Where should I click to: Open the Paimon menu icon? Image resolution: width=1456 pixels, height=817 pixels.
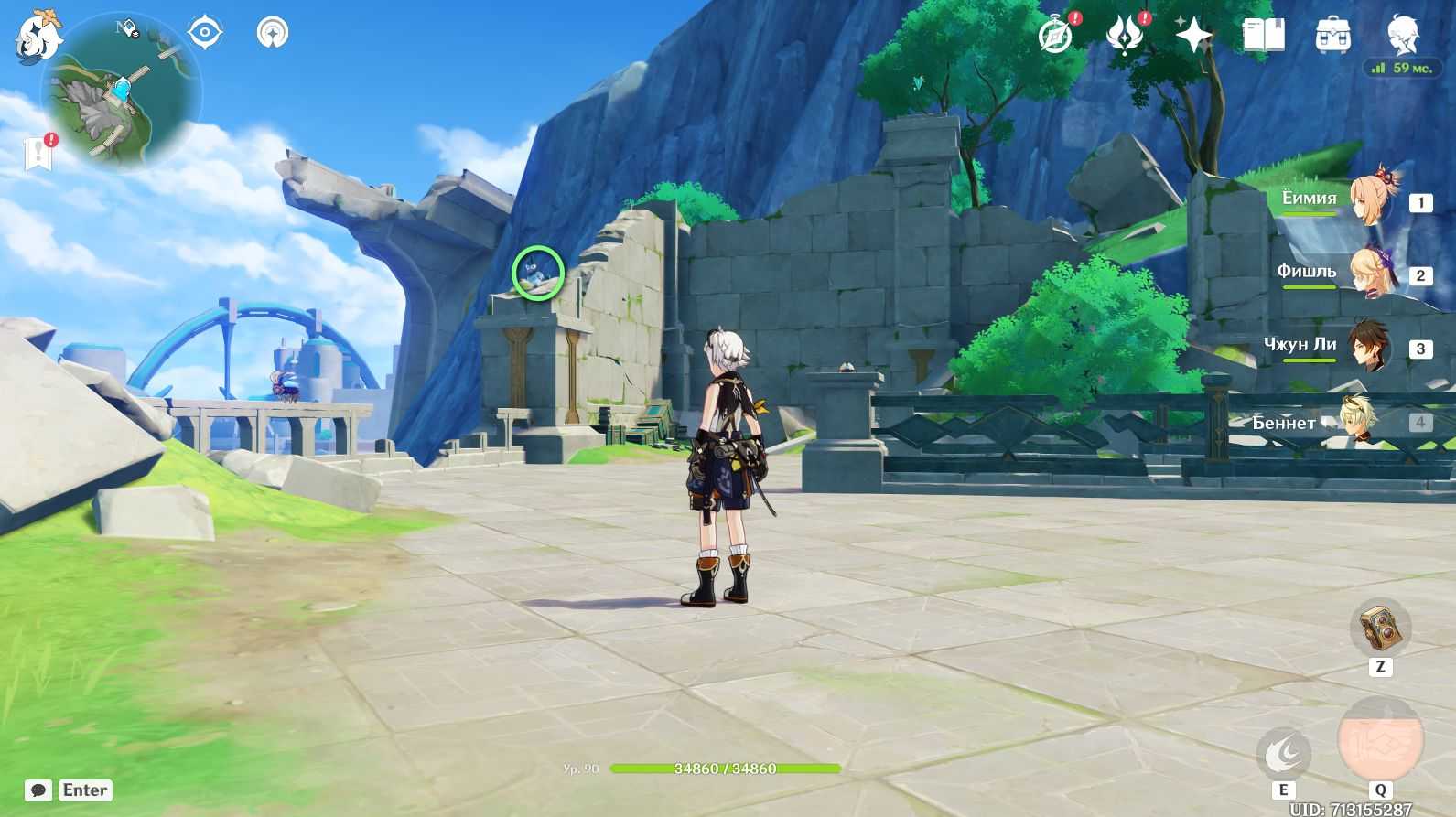38,38
